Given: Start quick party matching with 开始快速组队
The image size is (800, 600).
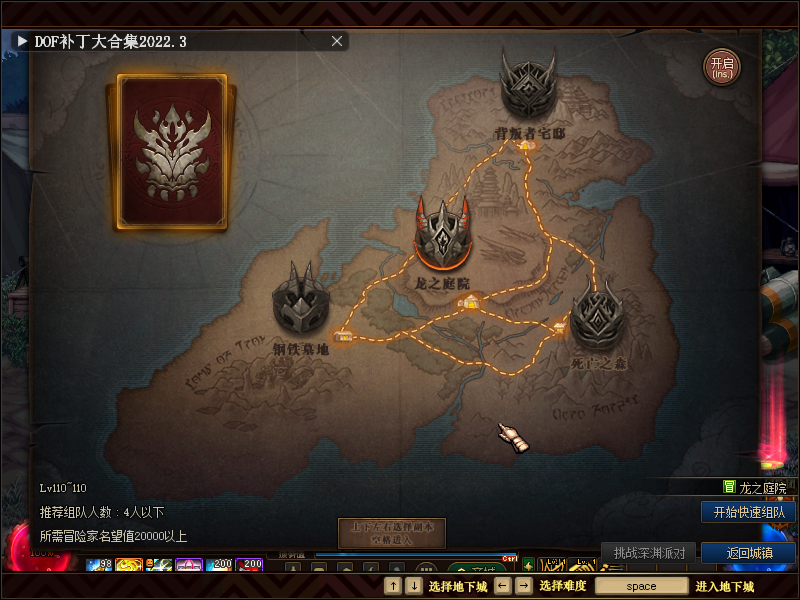Looking at the screenshot, I should point(748,512).
